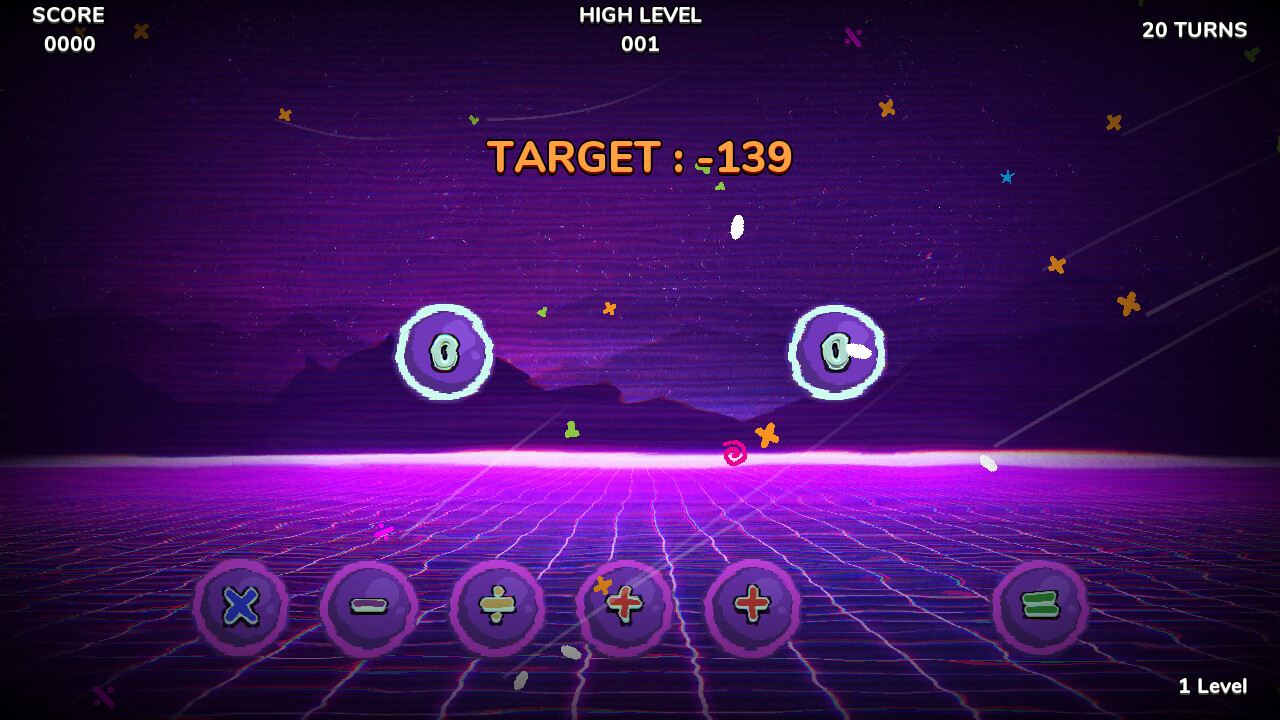This screenshot has width=1280, height=720.
Task: Click the blue star decoration on the right
Action: tap(1007, 177)
